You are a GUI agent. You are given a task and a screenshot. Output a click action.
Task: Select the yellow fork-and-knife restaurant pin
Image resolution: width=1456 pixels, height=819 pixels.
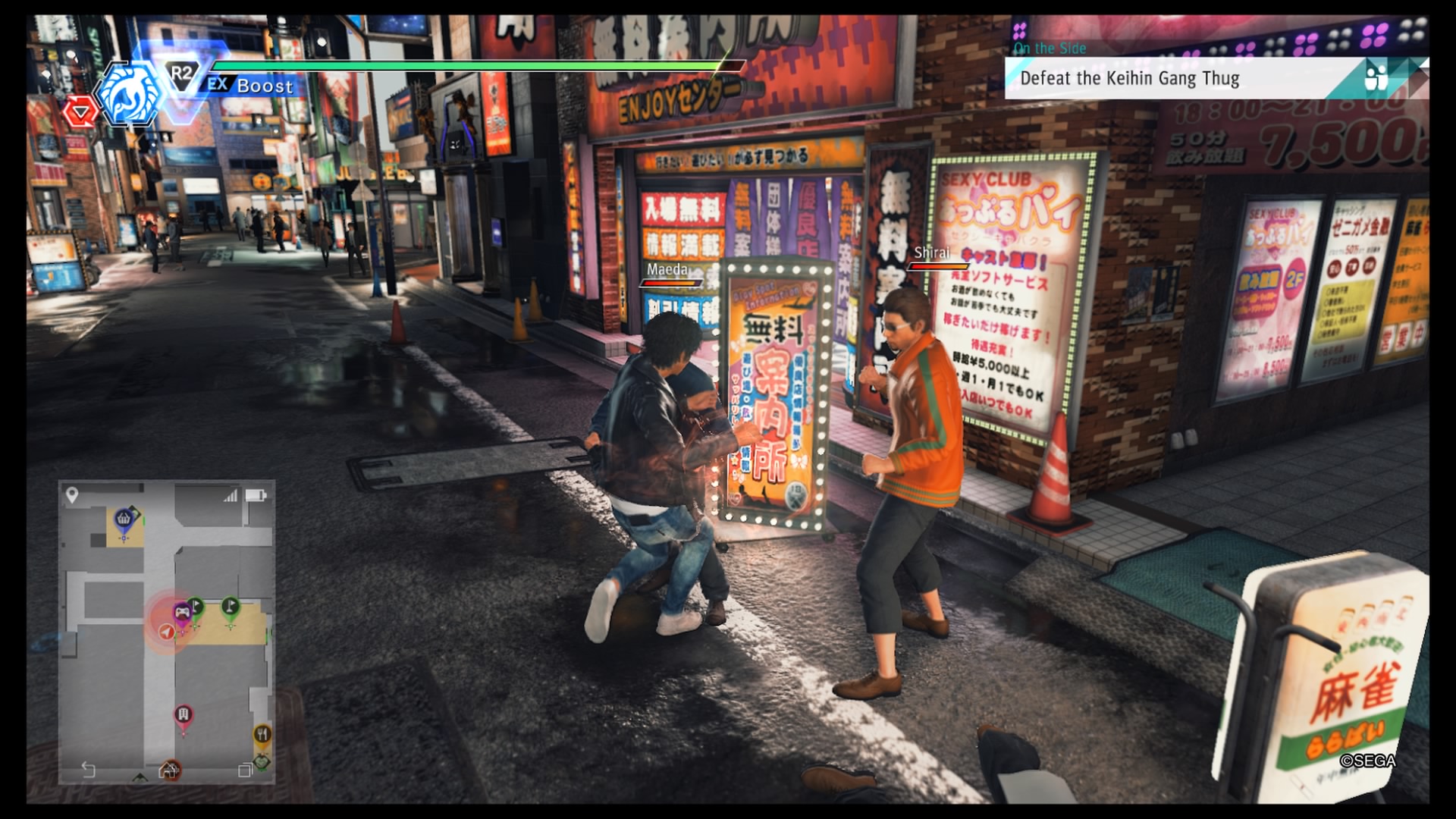pyautogui.click(x=263, y=733)
